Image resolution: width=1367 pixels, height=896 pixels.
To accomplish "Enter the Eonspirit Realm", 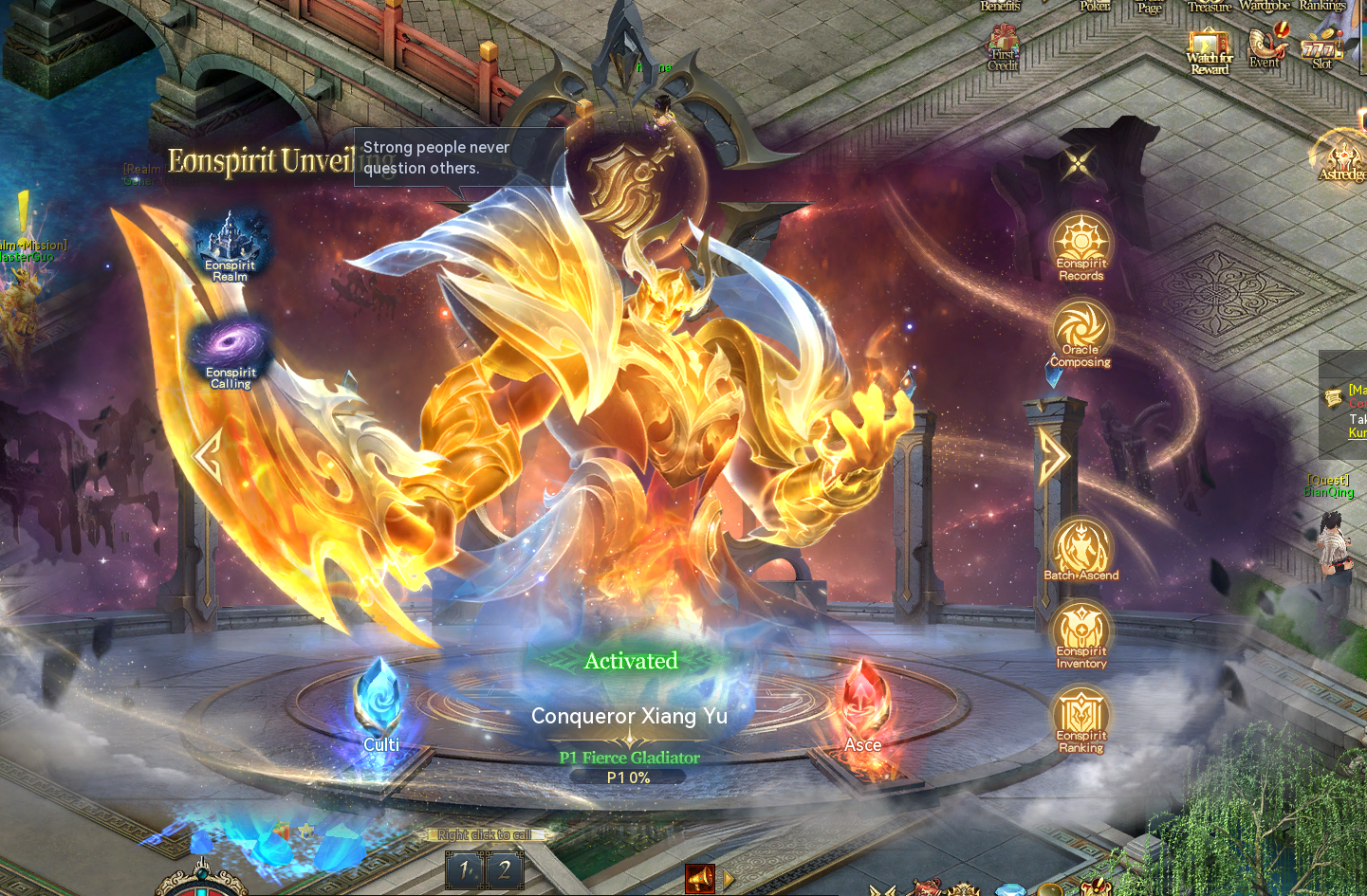I will point(230,247).
